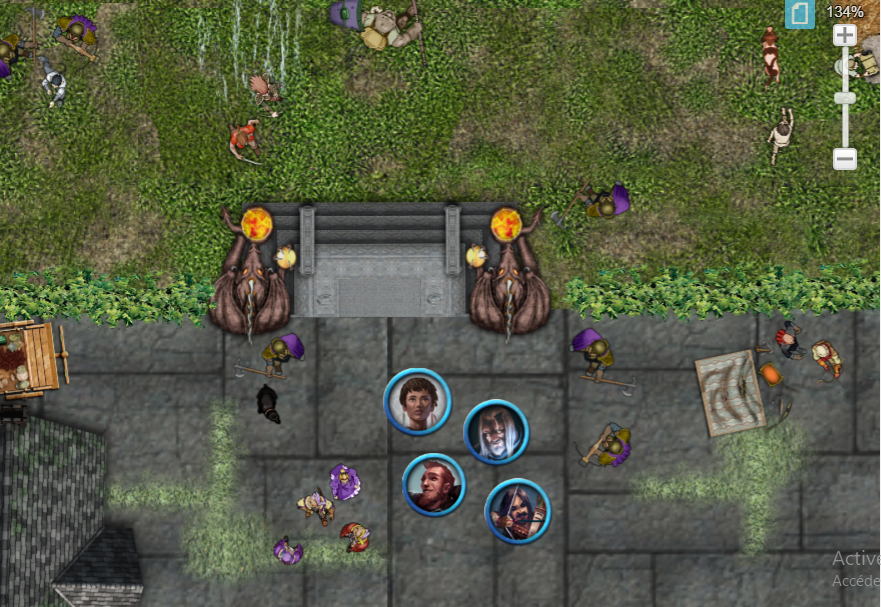Image resolution: width=881 pixels, height=607 pixels.
Task: Select the white-bearded hooded elder token
Action: 496,432
